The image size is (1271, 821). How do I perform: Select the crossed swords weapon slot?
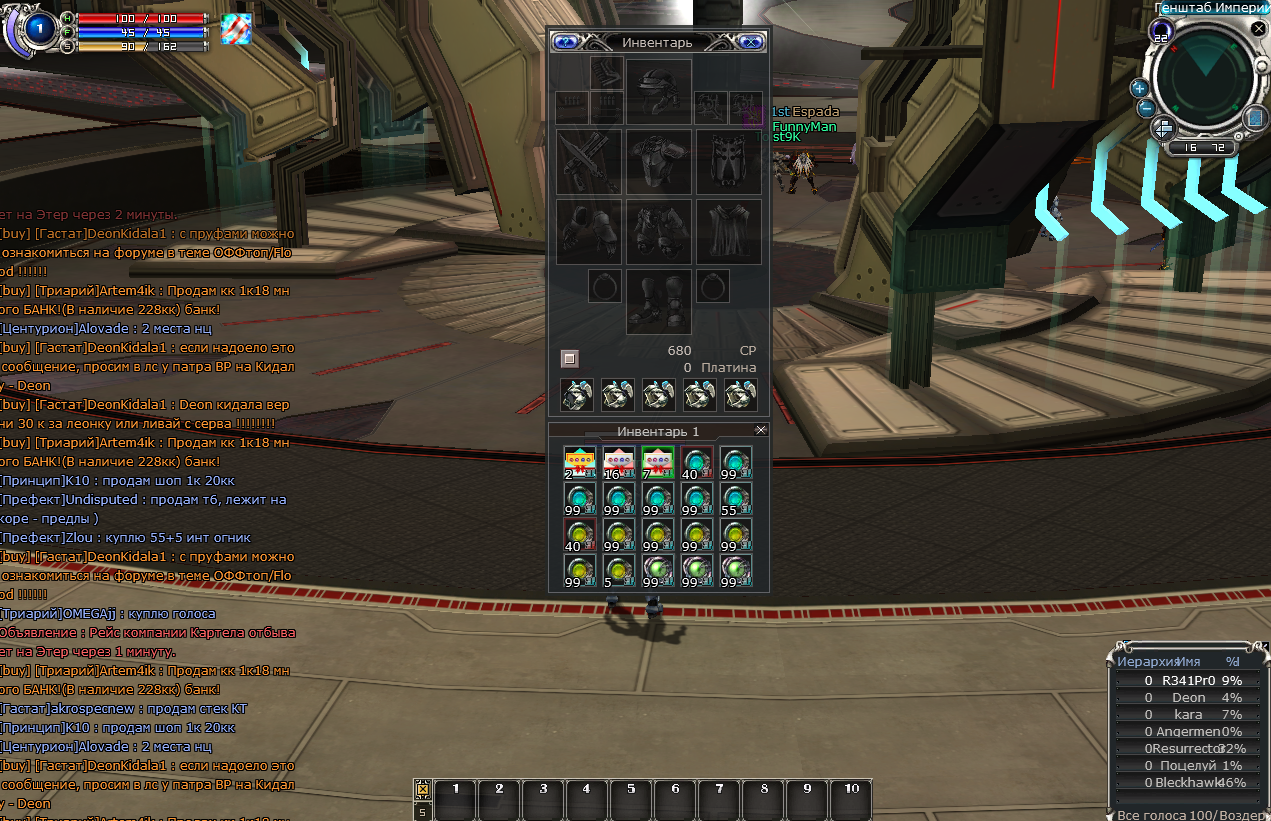pos(589,162)
